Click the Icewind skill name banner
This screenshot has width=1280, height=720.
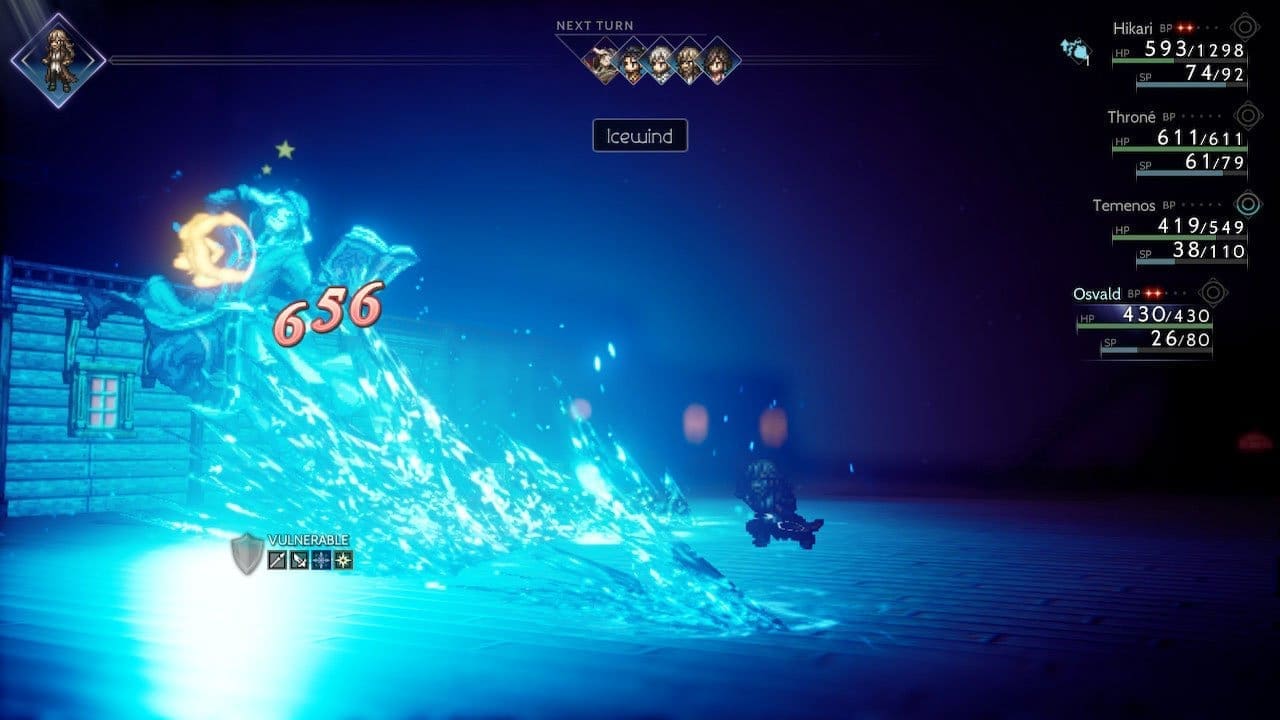(x=640, y=136)
